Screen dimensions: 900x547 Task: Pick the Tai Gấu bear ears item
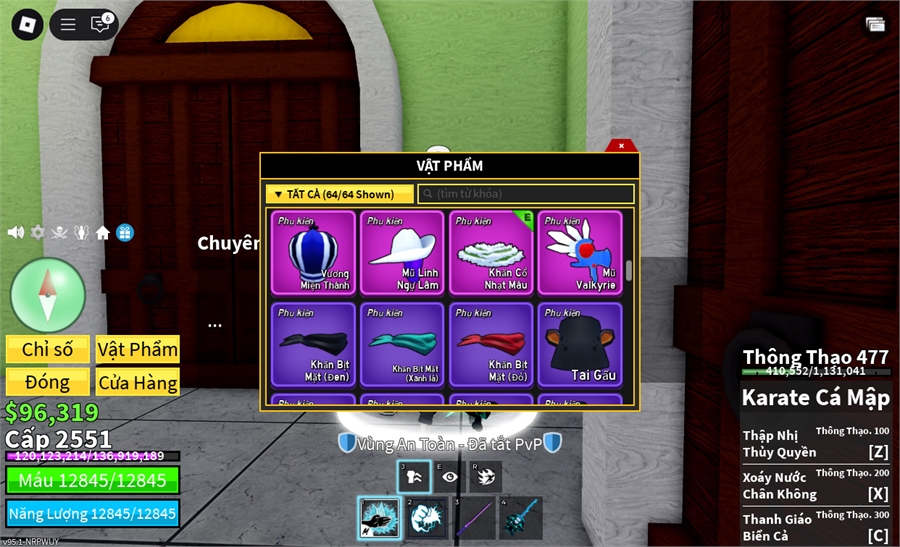click(580, 344)
